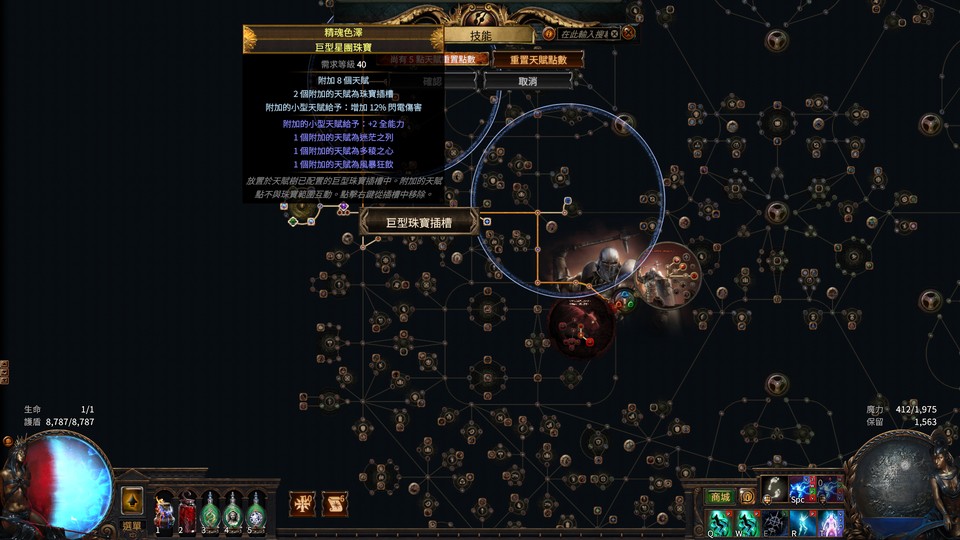Viewport: 960px width, 540px height.
Task: Click the orange scroll icon beside flasks
Action: [335, 504]
